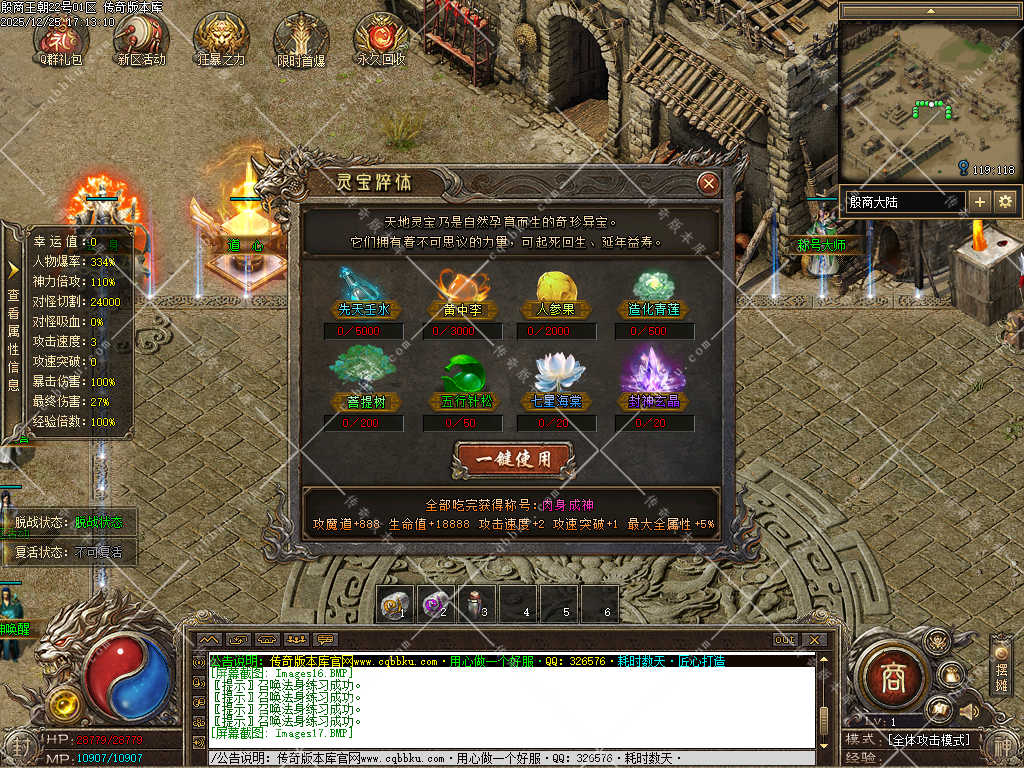Screen dimensions: 1024x768
Task: Open the 新区活动 drum icon
Action: [140, 37]
